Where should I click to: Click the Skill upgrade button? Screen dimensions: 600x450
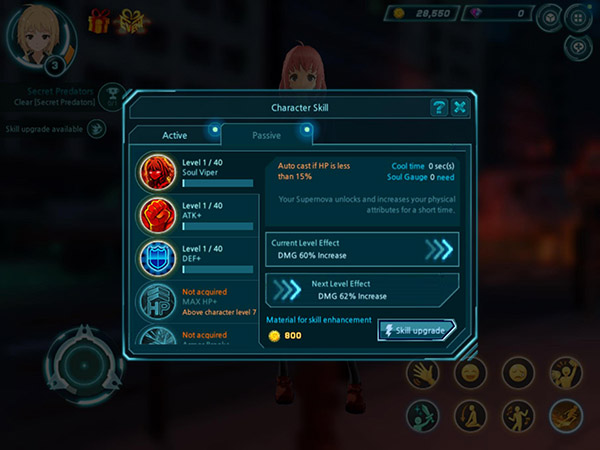click(x=417, y=330)
